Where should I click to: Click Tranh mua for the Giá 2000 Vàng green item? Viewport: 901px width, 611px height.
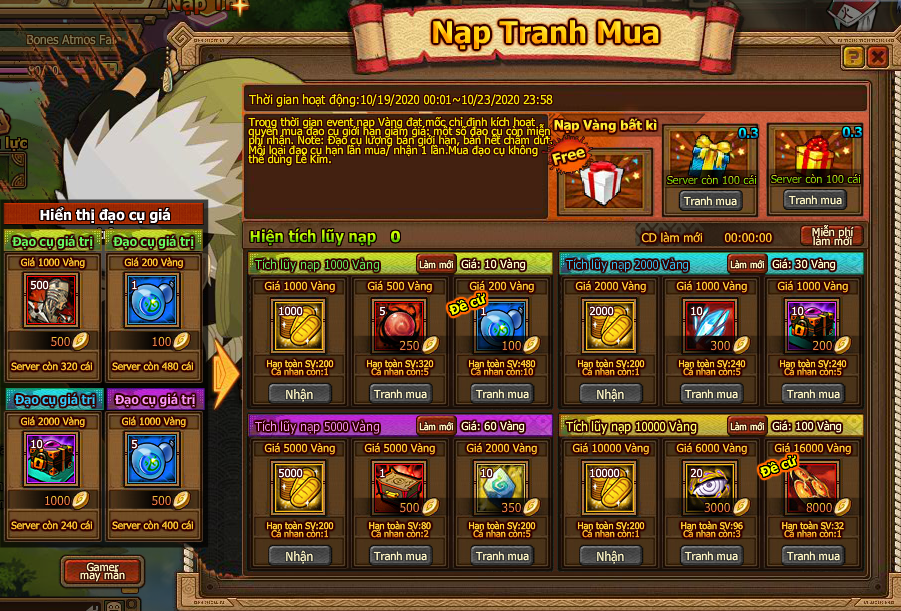(x=503, y=556)
